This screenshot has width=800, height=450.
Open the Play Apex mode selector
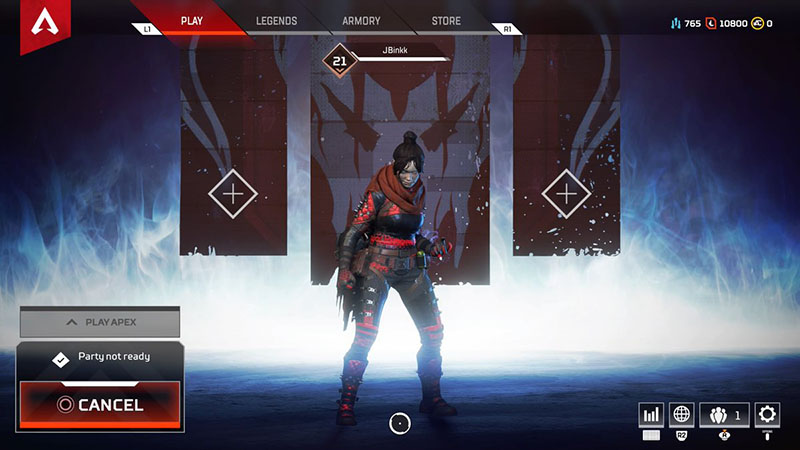tap(100, 322)
